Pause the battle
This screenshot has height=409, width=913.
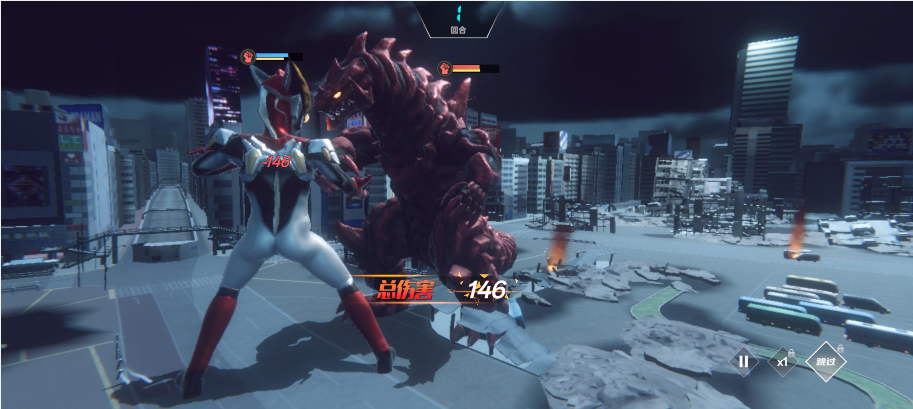743,362
